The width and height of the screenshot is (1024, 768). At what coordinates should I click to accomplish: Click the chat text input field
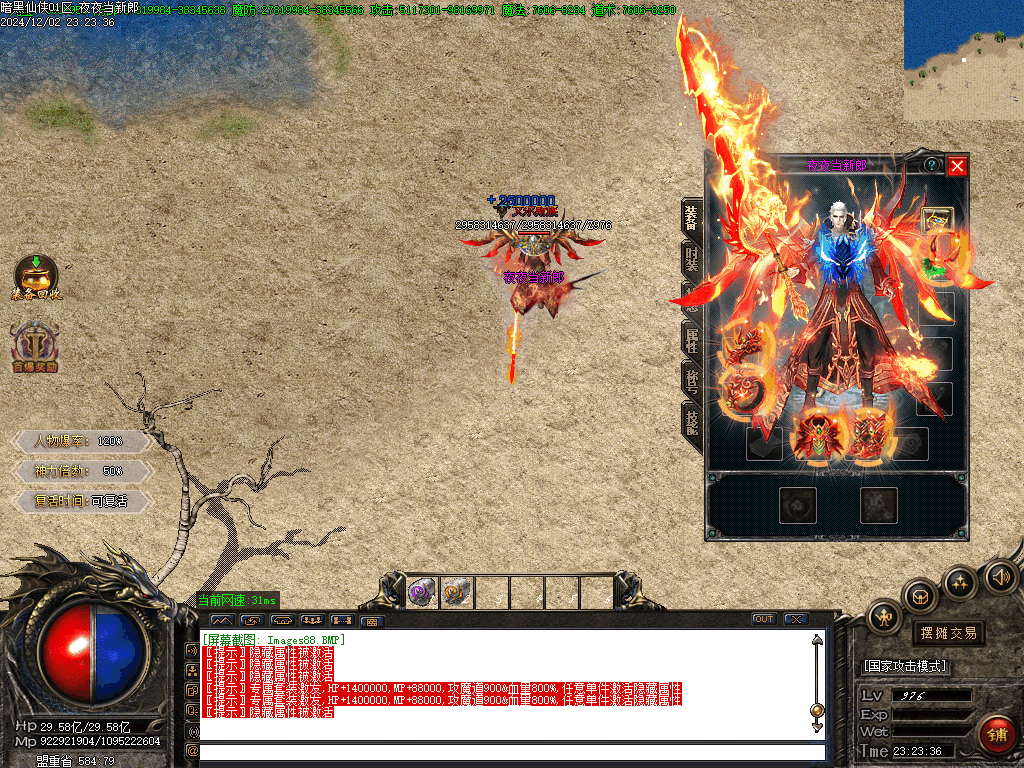512,751
